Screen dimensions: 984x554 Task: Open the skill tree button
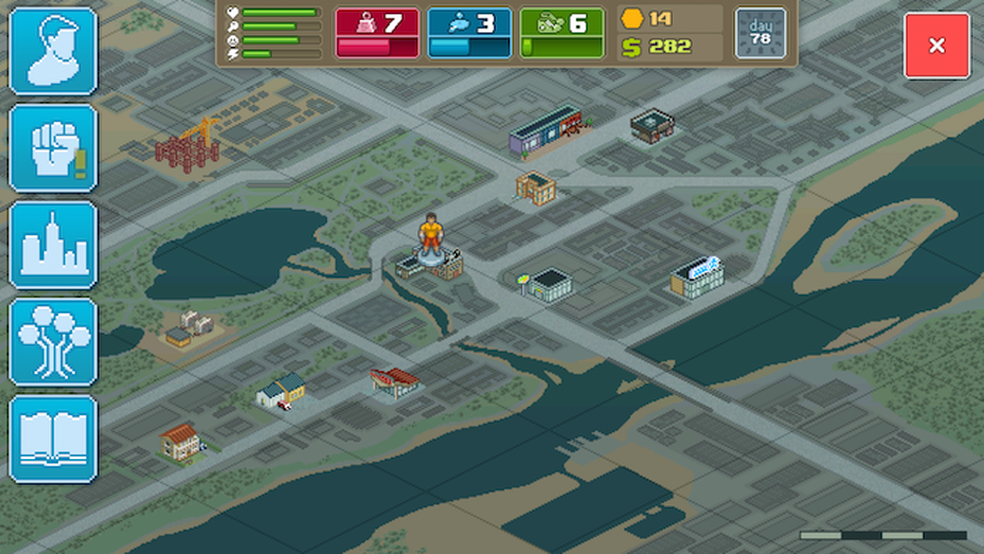53,342
